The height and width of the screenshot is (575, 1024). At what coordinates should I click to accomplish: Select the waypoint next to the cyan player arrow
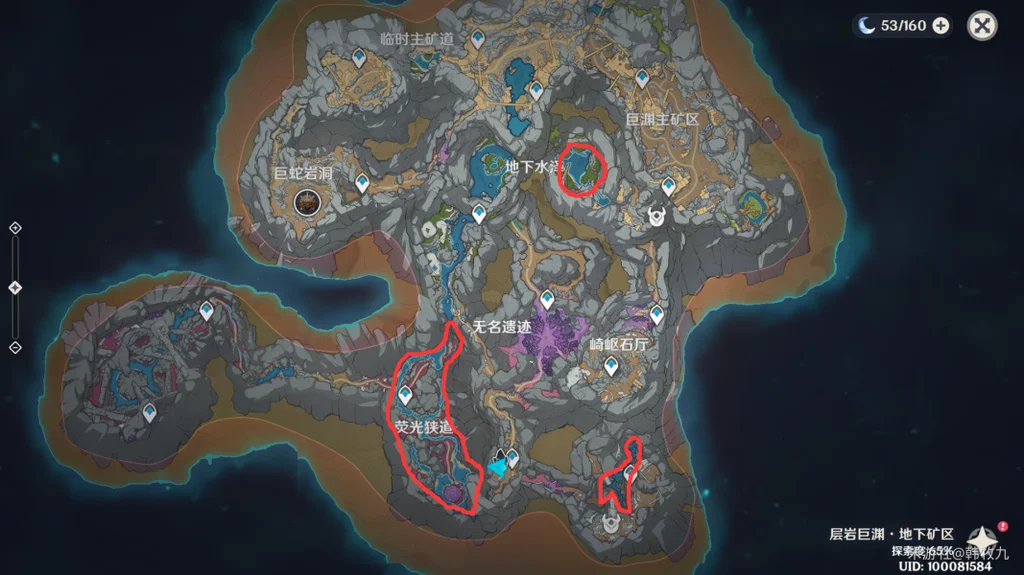click(x=513, y=459)
